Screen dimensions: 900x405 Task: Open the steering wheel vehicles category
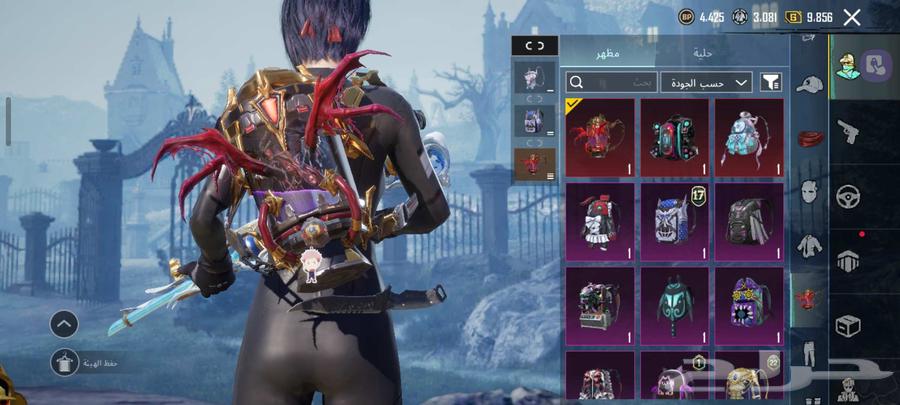pyautogui.click(x=848, y=196)
